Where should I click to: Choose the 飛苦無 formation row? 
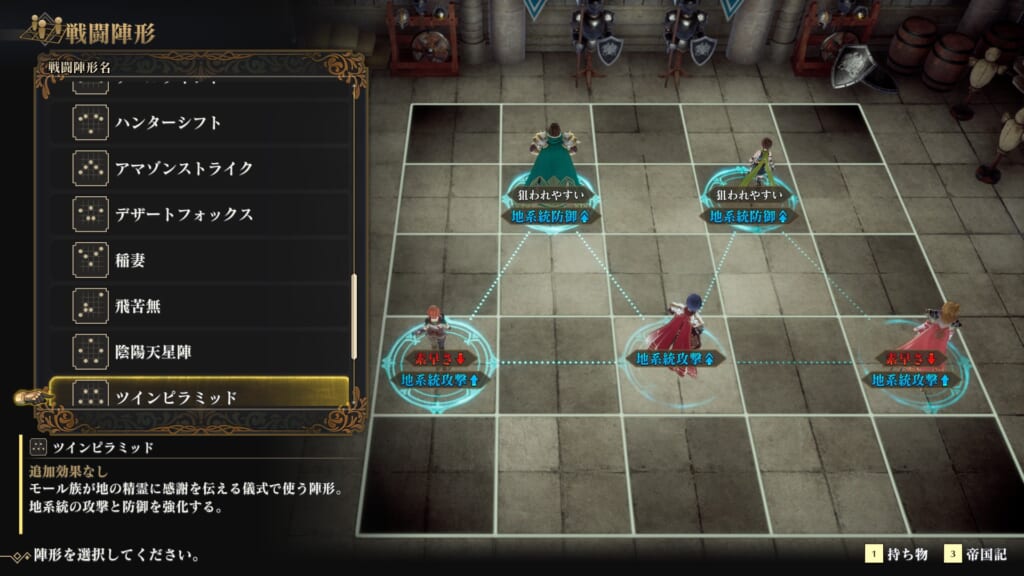point(200,306)
